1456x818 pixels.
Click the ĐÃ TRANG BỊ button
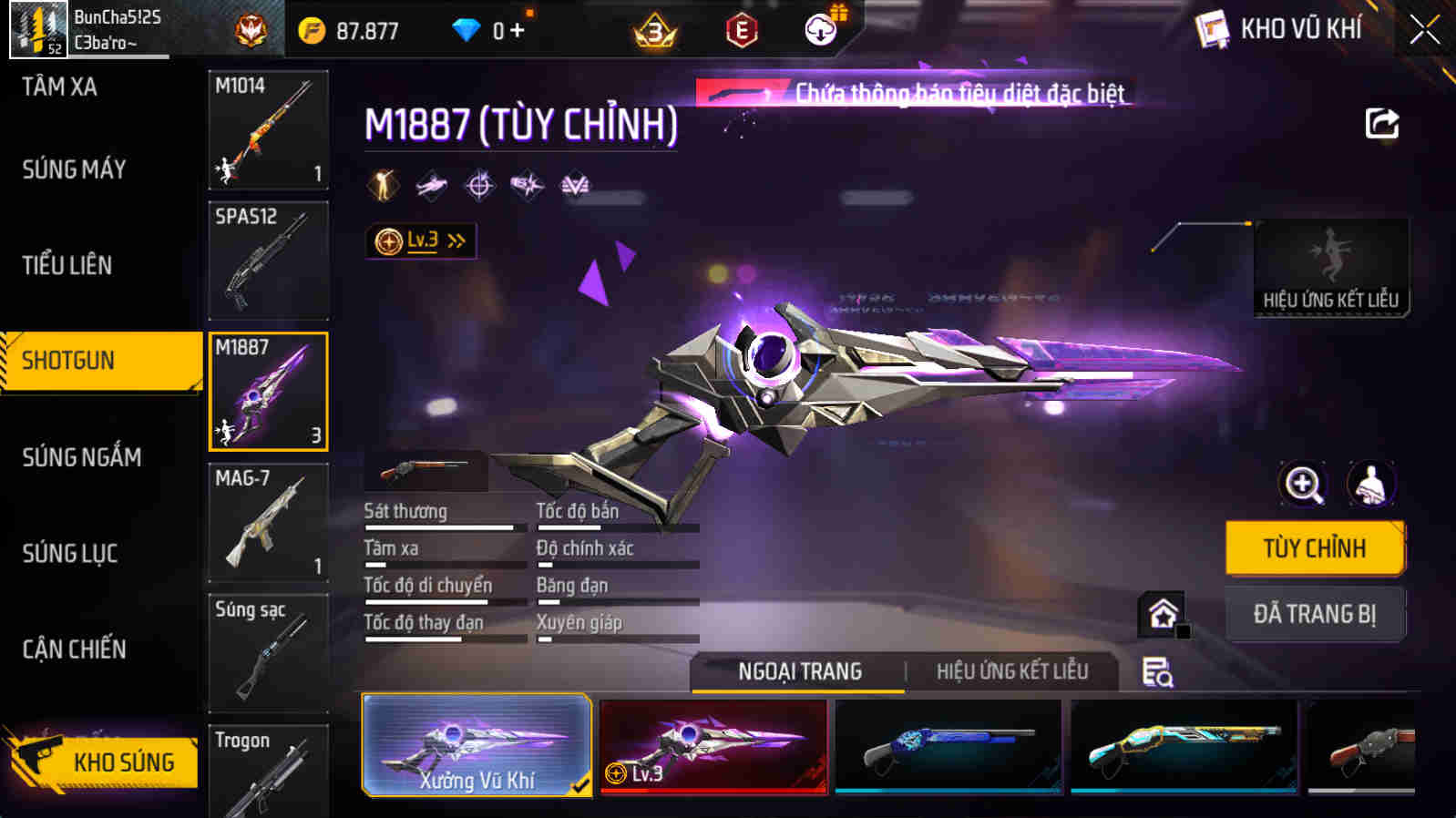coord(1315,614)
